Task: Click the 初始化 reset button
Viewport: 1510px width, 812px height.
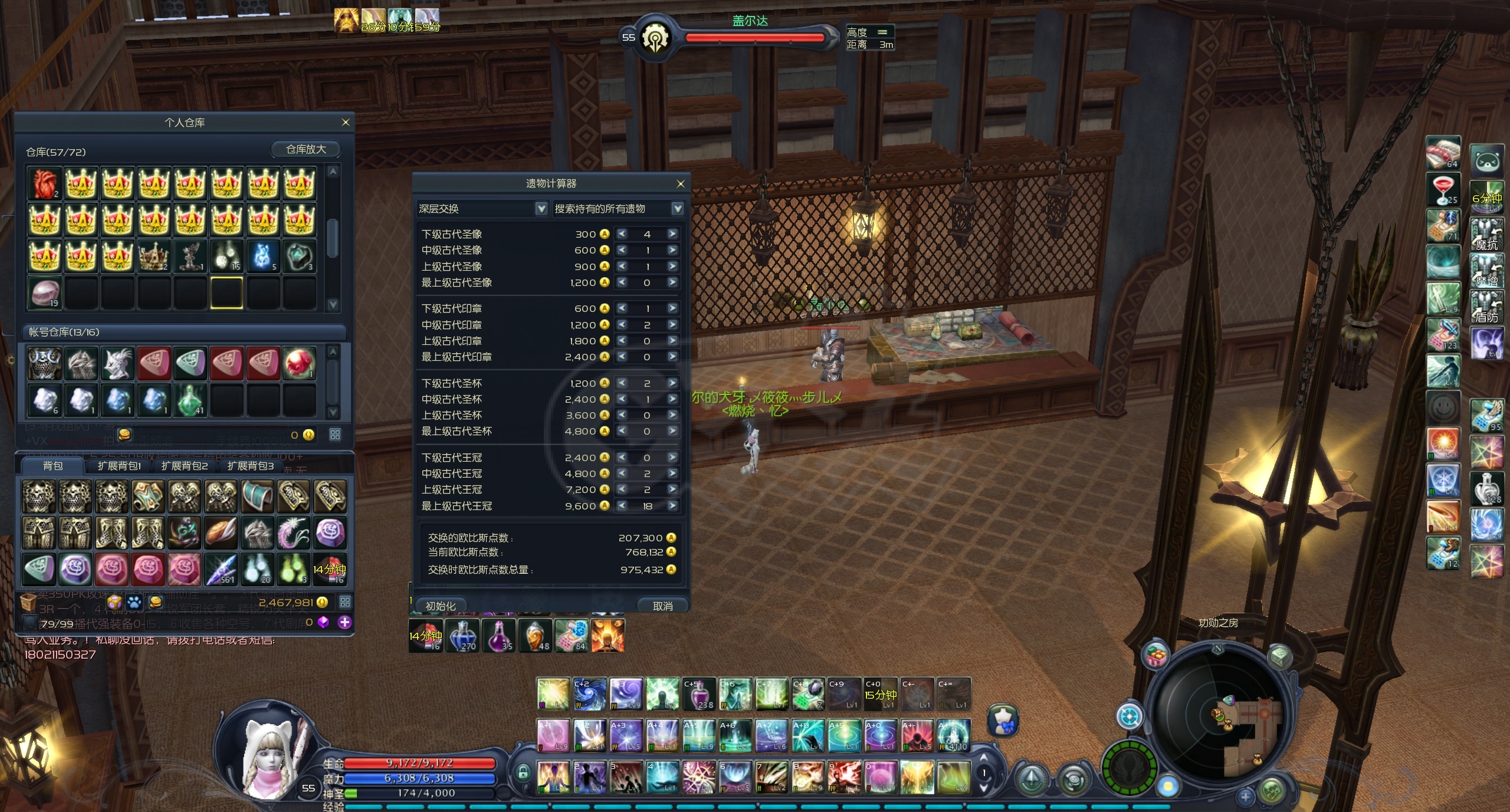Action: (x=440, y=606)
